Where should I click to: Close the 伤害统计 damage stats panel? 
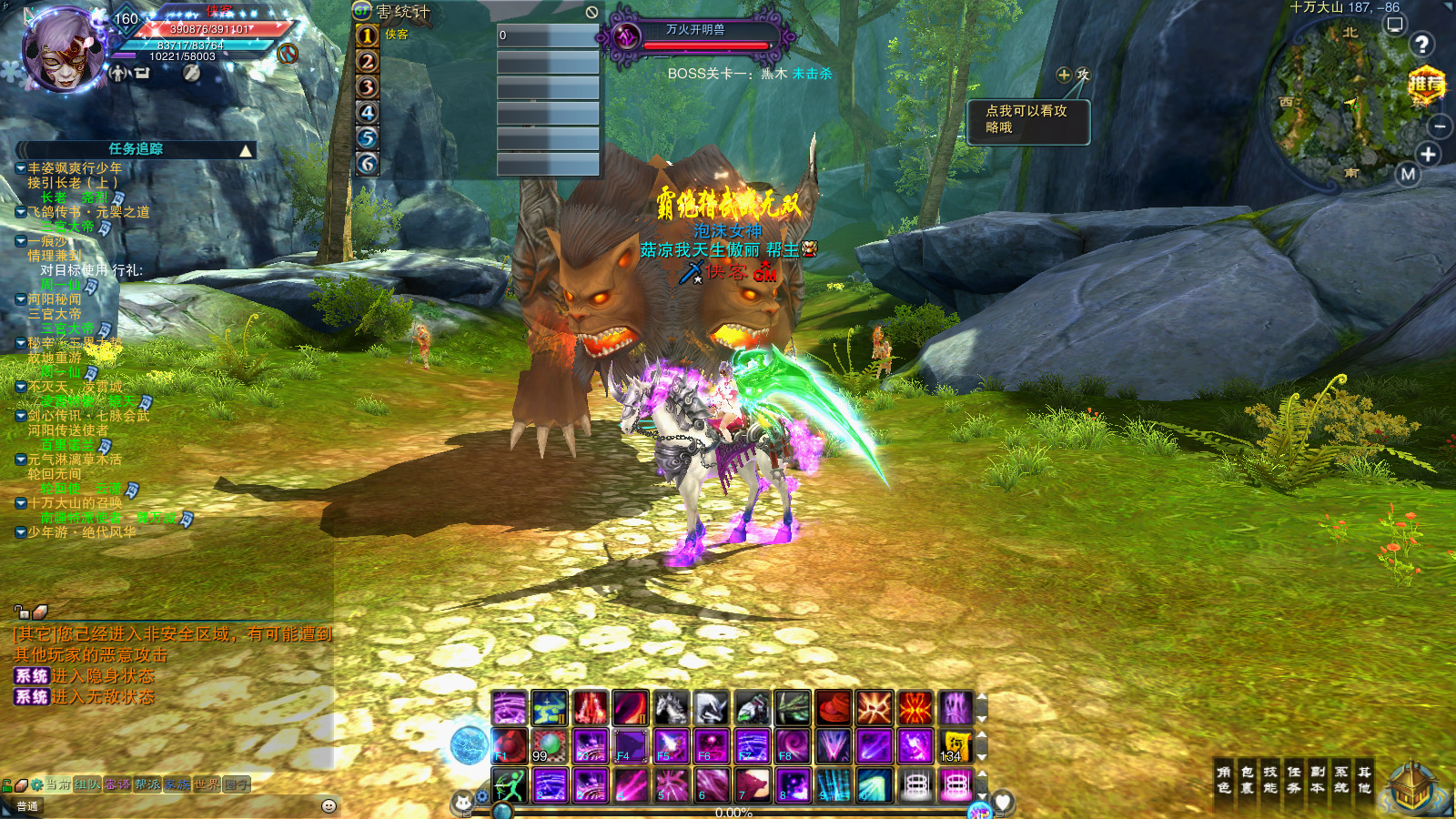(591, 12)
